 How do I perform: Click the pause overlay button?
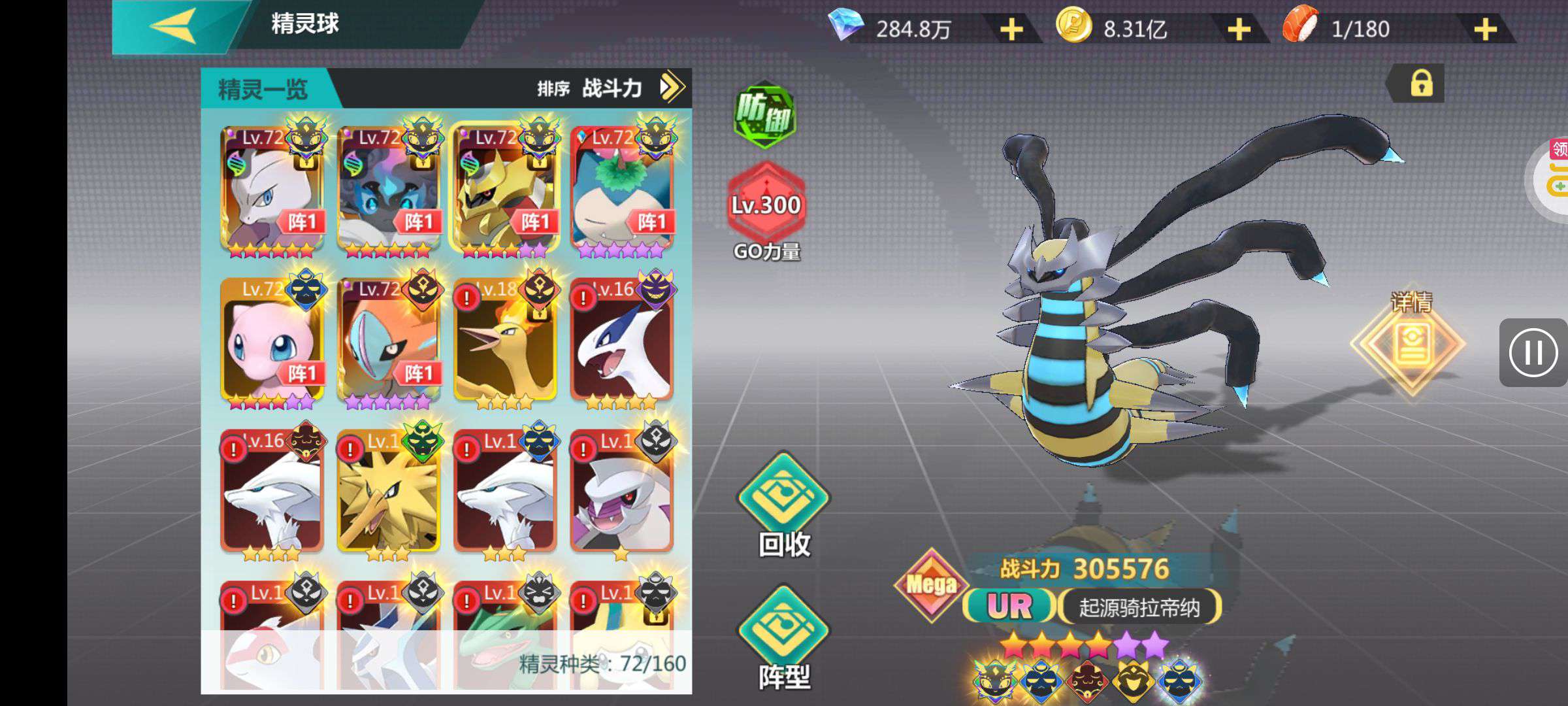(x=1533, y=353)
